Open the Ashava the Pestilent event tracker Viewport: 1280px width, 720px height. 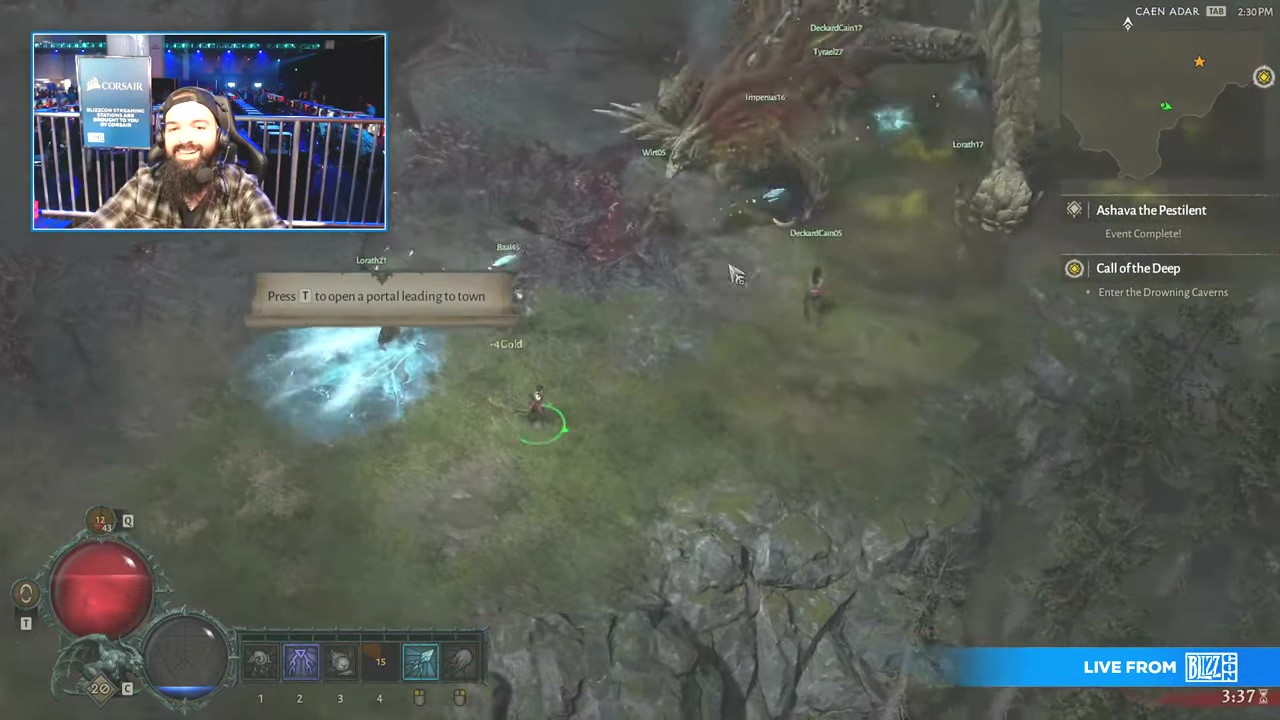(1150, 210)
